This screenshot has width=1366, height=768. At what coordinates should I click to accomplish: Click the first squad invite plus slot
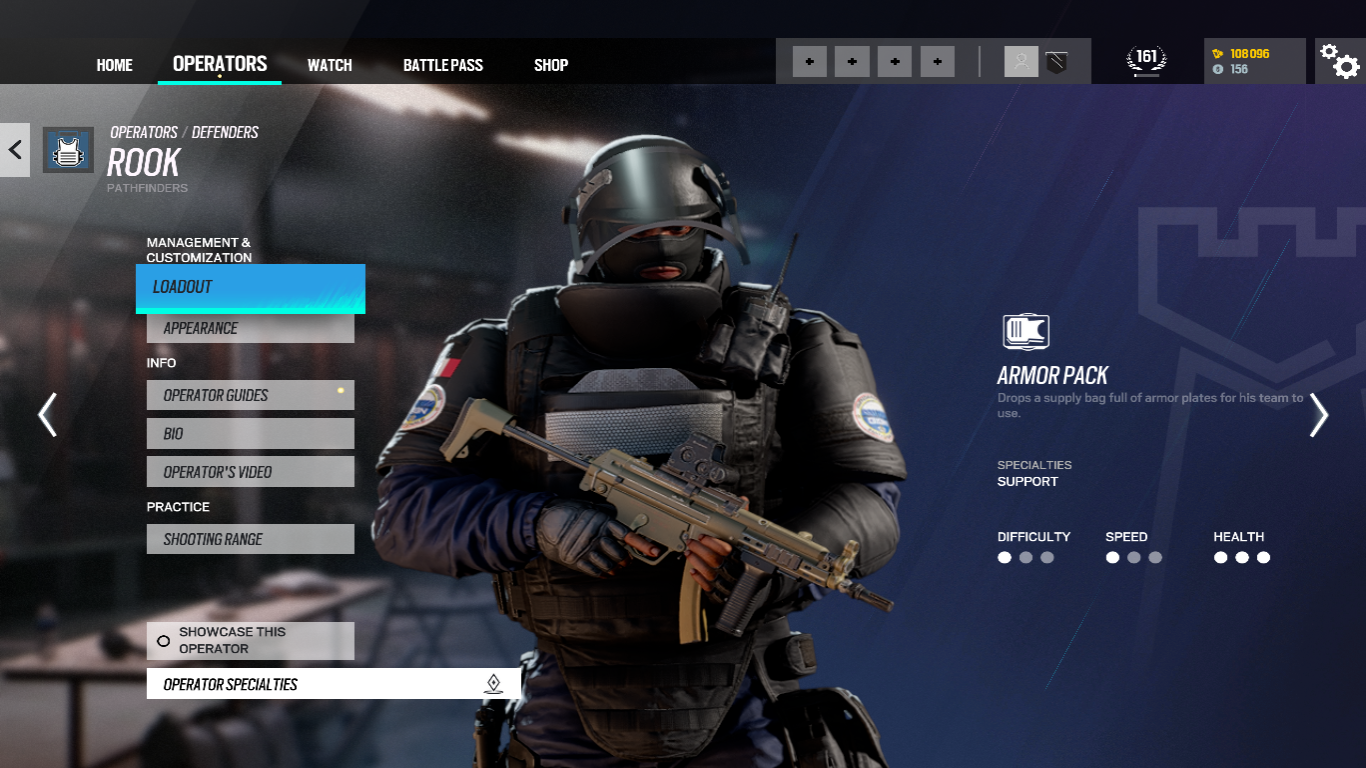coord(808,60)
